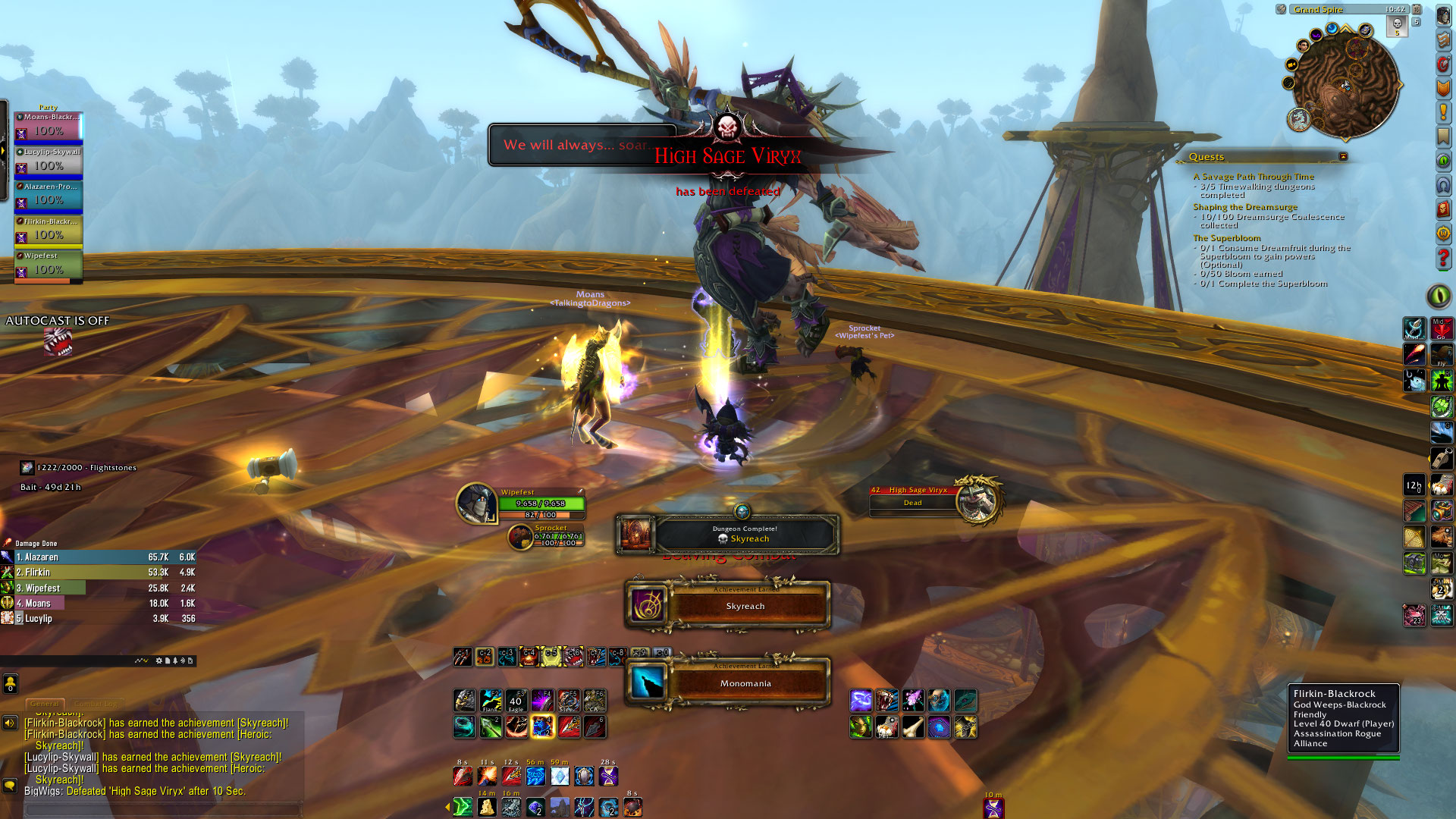The image size is (1456, 819).
Task: Select Alazaren's party frame
Action: click(x=49, y=196)
